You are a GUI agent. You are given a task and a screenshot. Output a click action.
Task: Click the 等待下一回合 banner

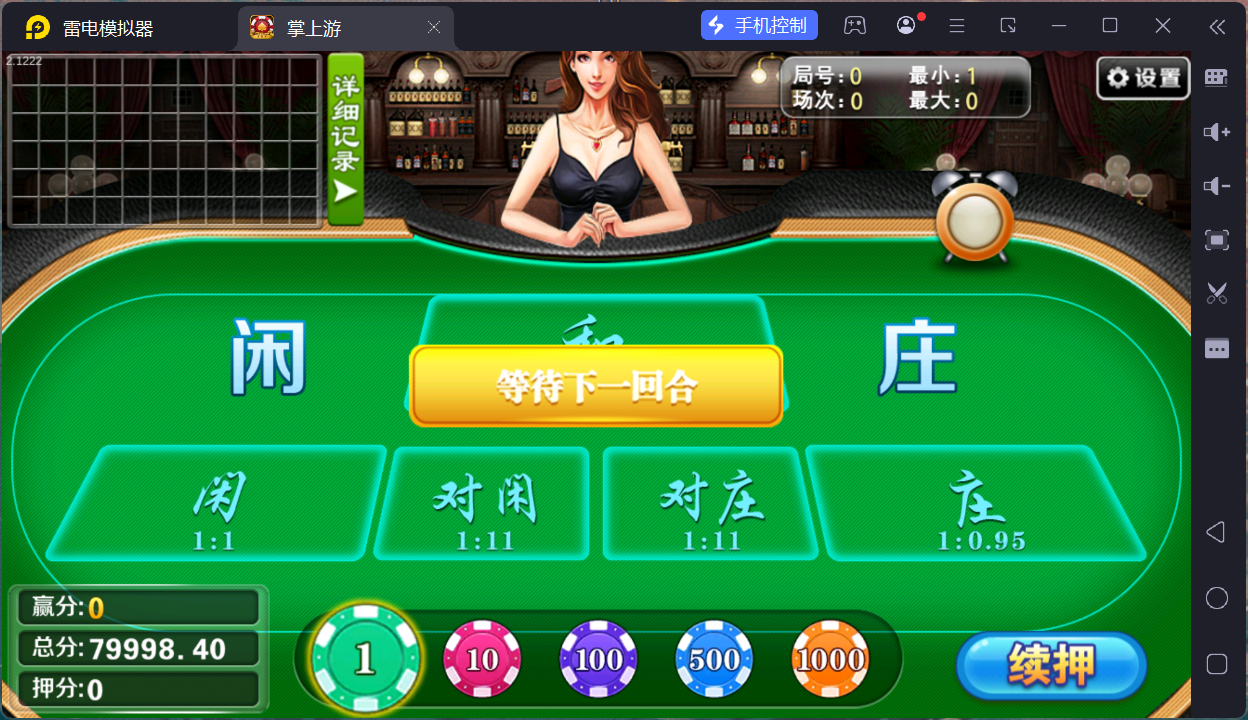coord(596,386)
